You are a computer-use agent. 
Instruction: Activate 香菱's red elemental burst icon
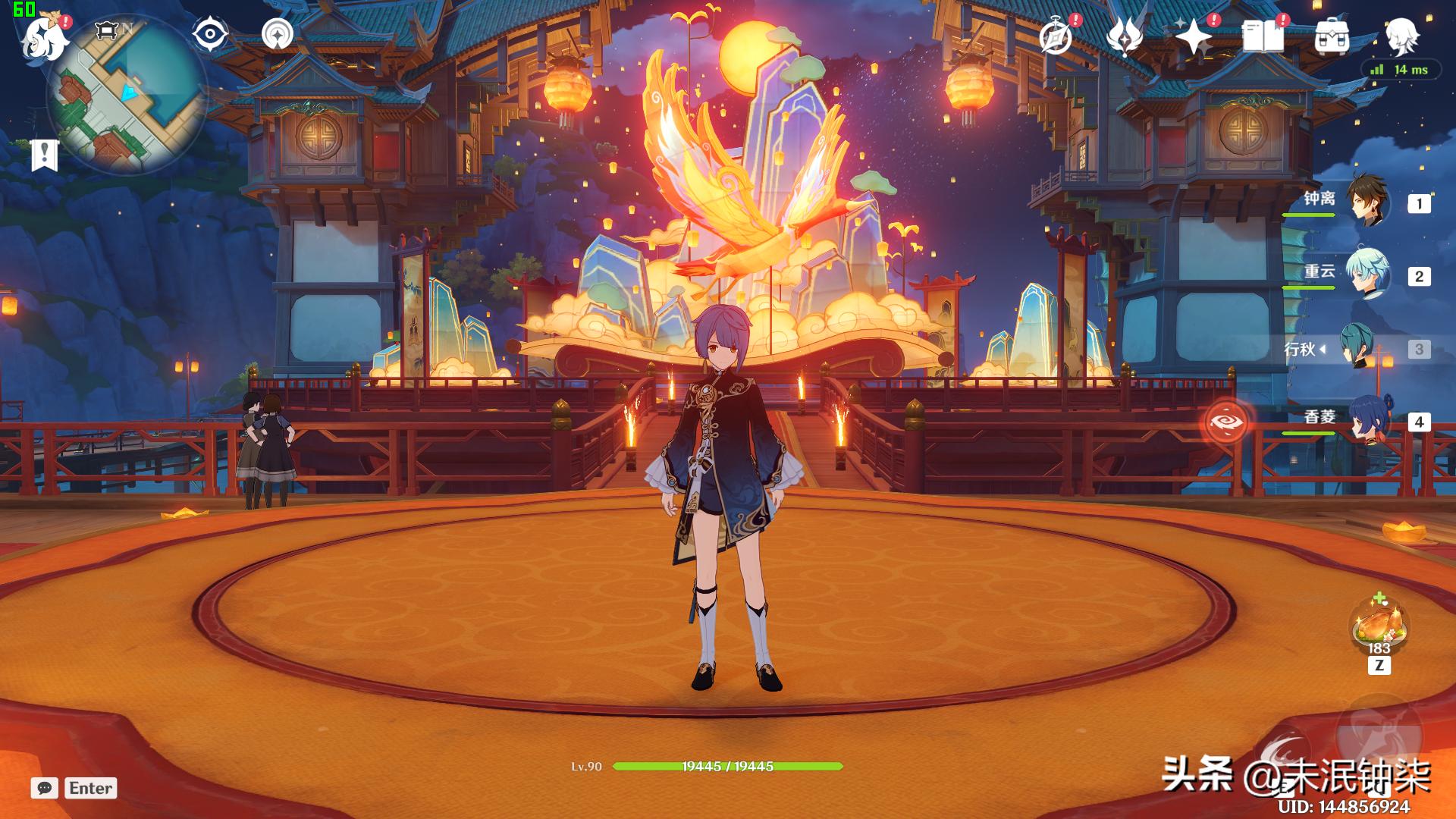1226,421
